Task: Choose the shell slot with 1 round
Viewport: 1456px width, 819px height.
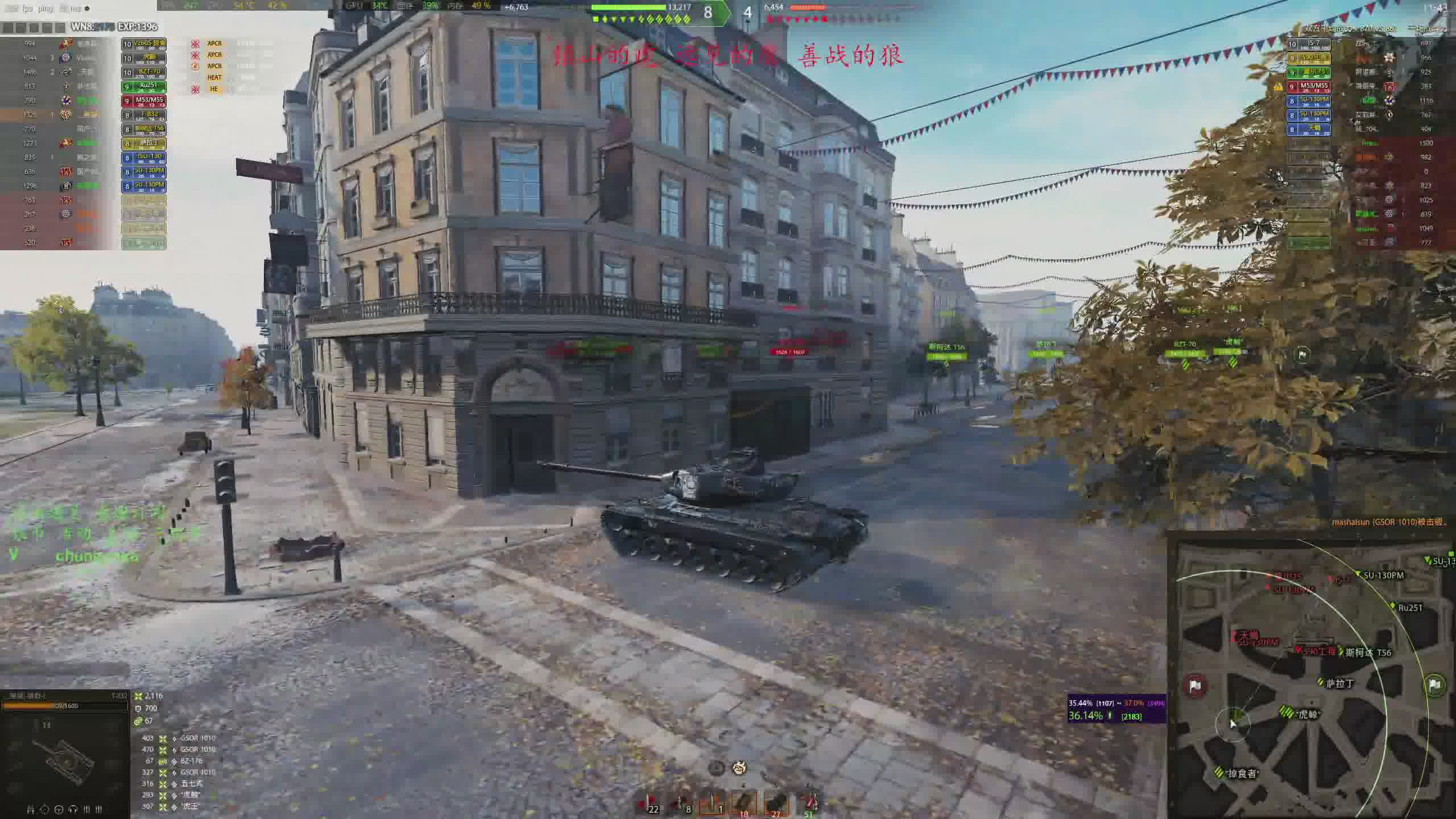Action: point(712,803)
